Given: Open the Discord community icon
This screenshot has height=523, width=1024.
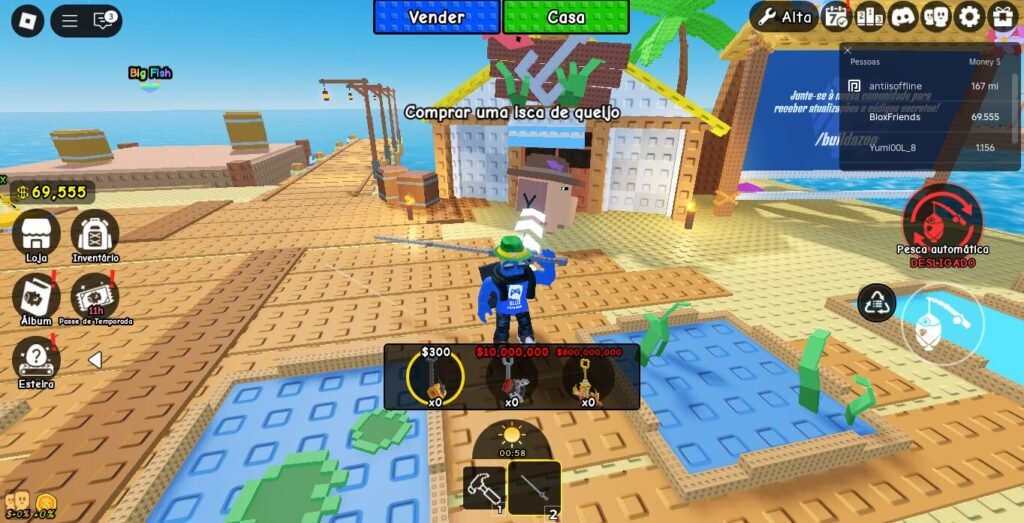Looking at the screenshot, I should (903, 17).
